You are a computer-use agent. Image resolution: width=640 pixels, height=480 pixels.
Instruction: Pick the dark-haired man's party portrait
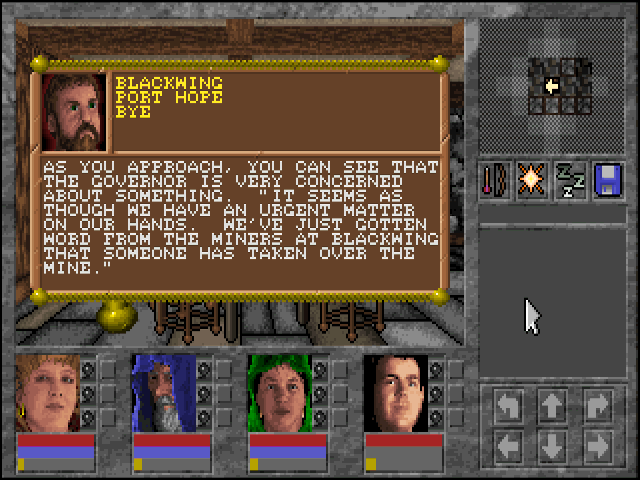tap(396, 393)
